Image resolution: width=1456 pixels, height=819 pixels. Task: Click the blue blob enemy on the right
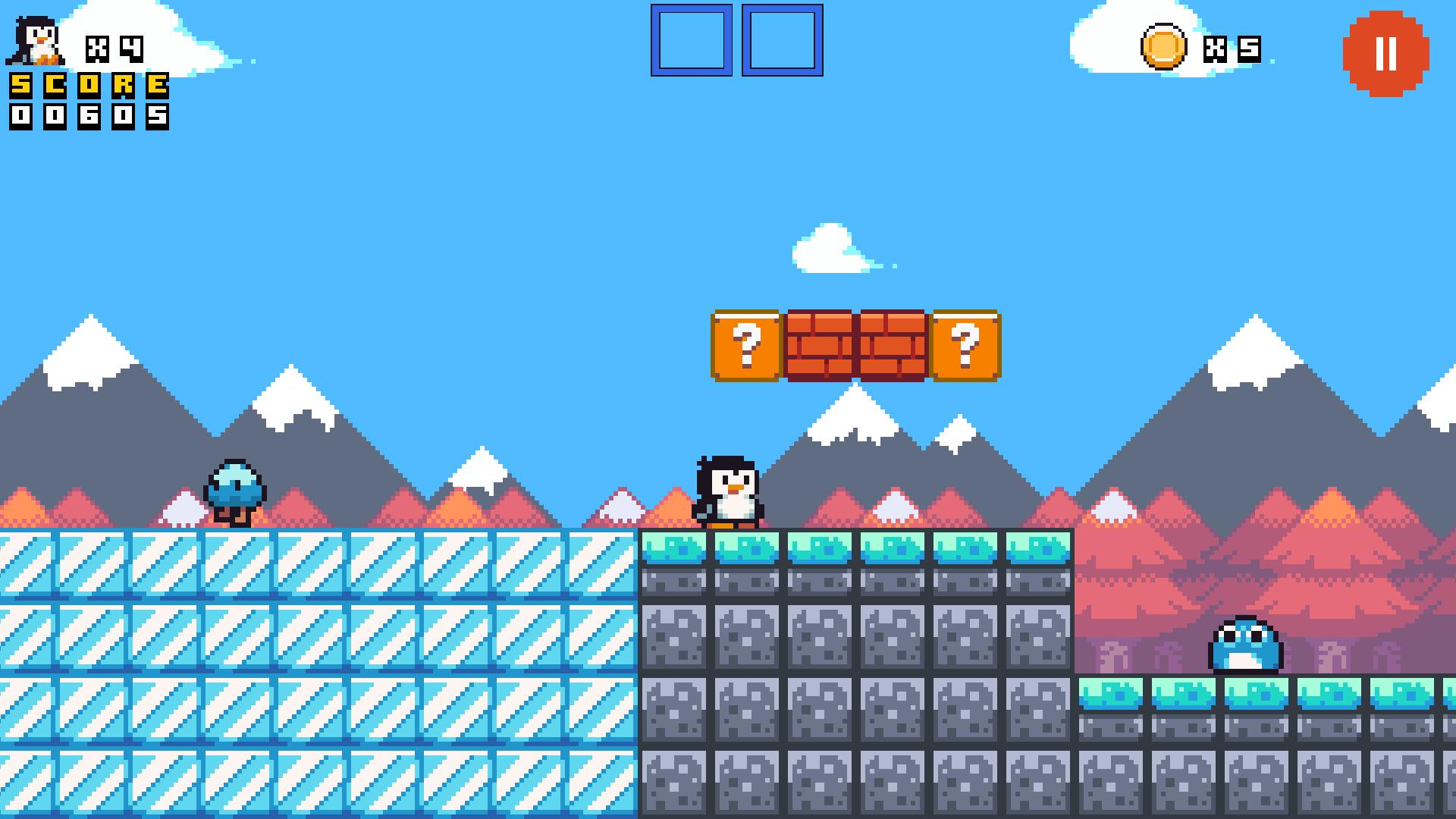click(1246, 646)
